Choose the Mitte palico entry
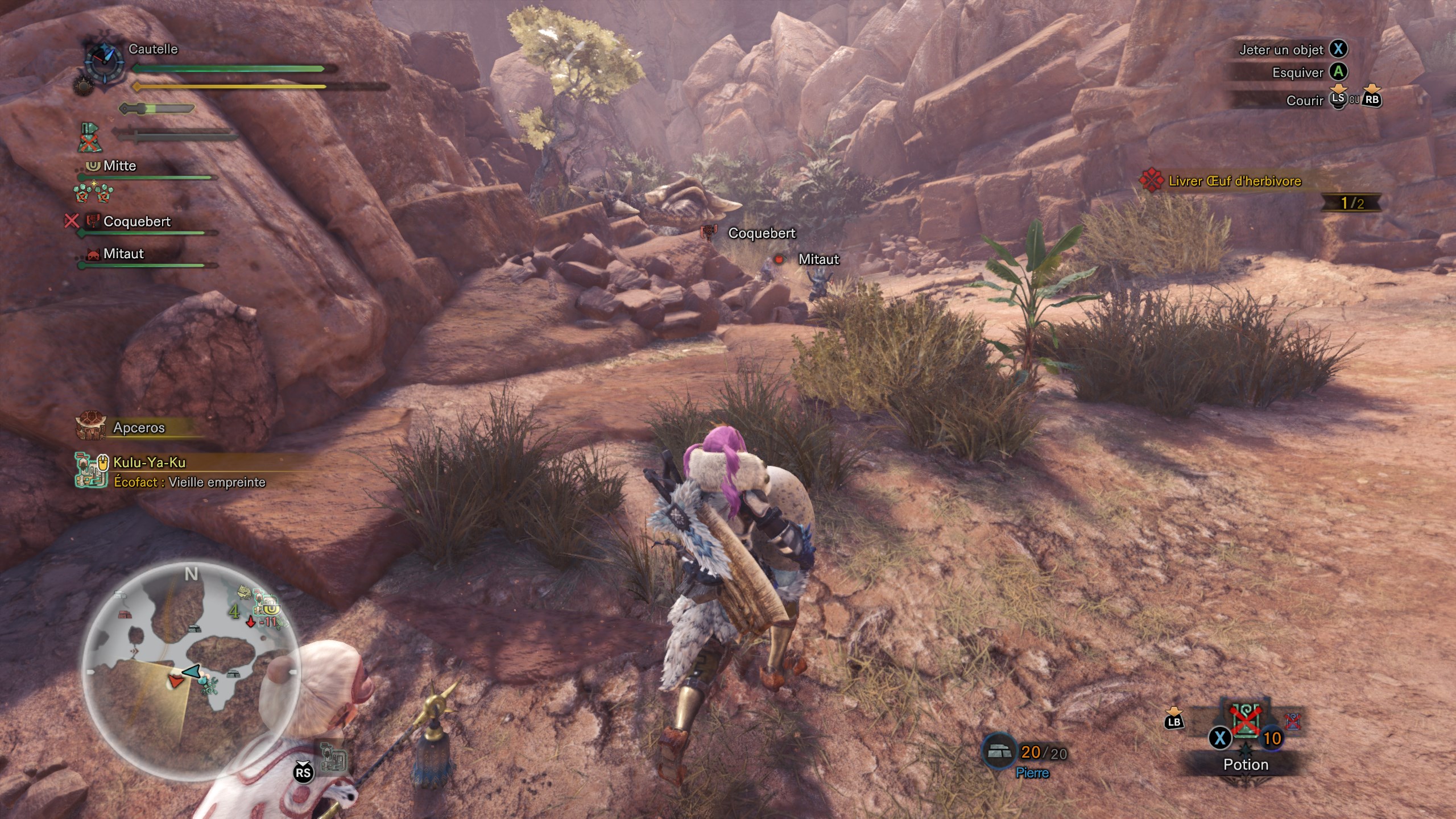The image size is (1456, 819). click(x=119, y=166)
